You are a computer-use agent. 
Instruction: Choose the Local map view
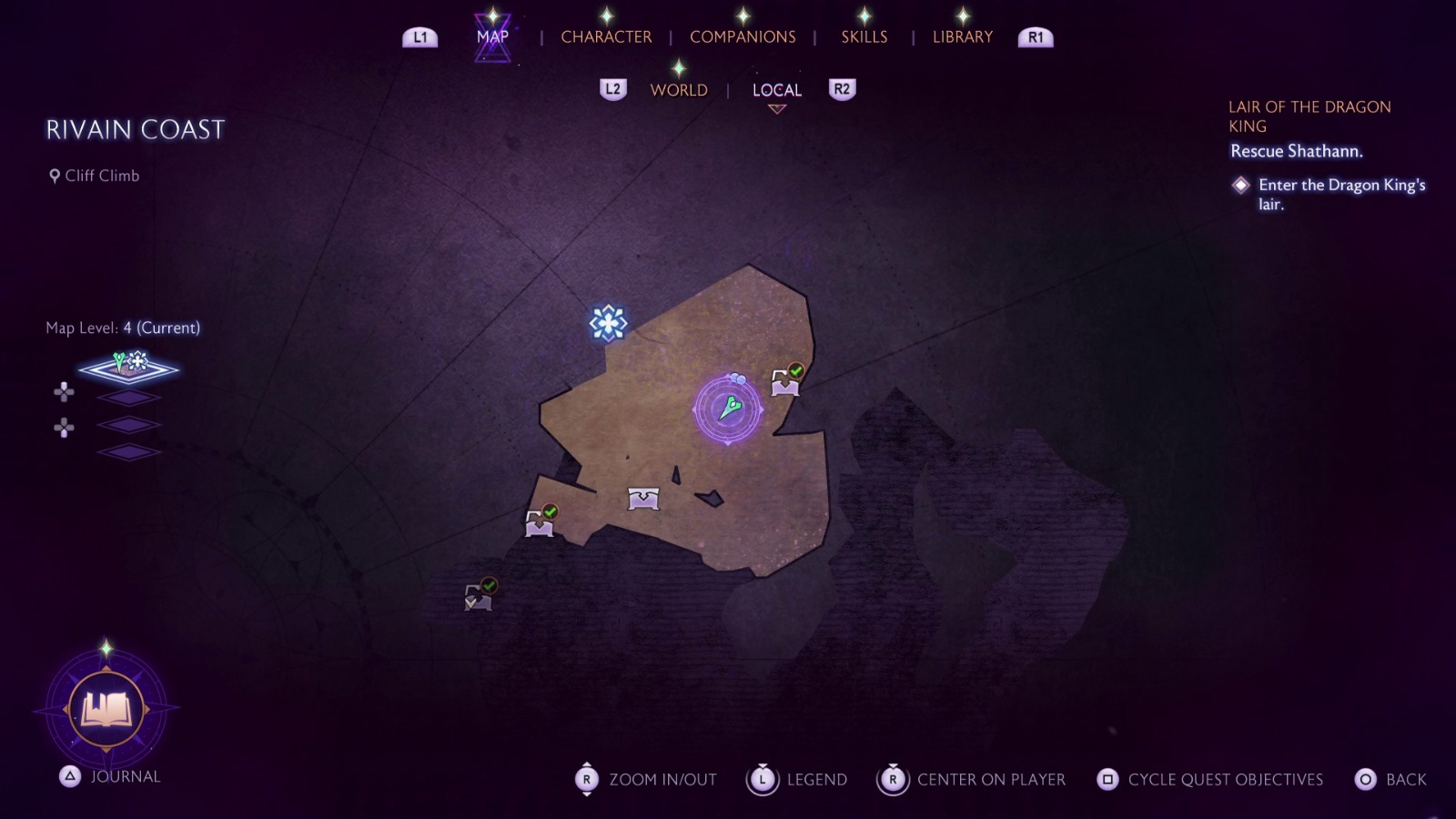tap(776, 90)
